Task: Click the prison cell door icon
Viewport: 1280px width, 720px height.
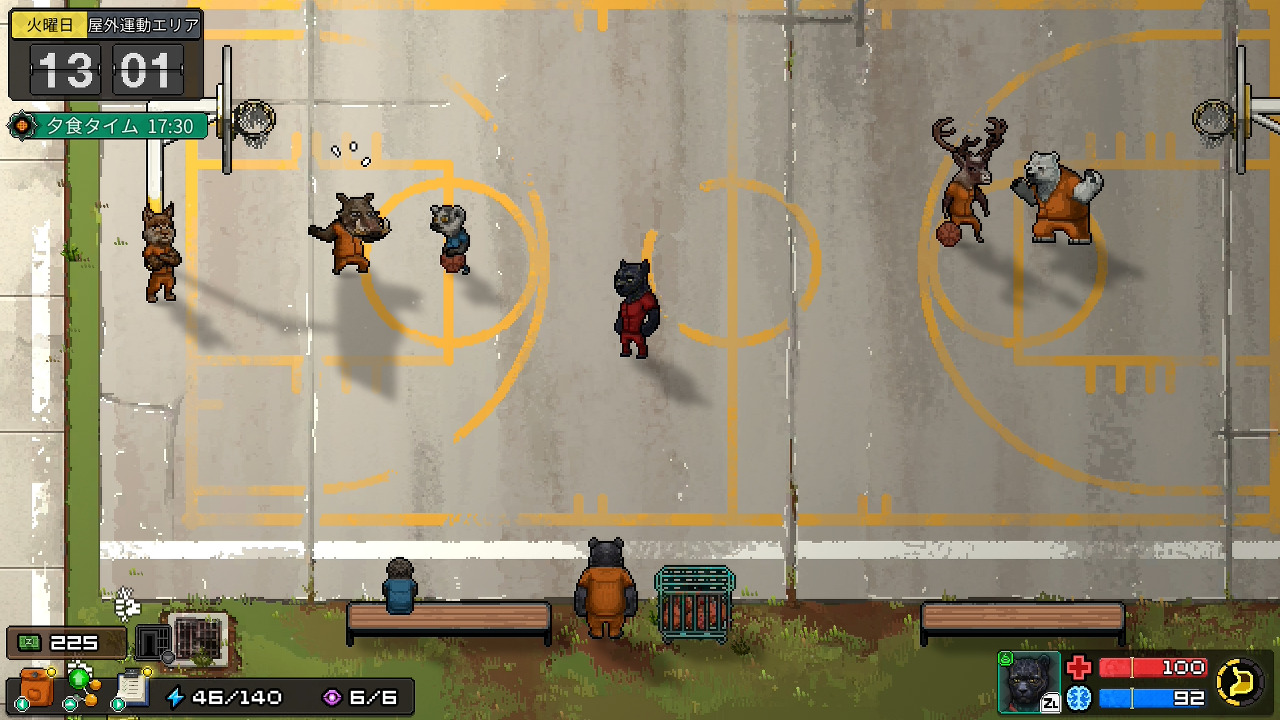Action: (152, 641)
